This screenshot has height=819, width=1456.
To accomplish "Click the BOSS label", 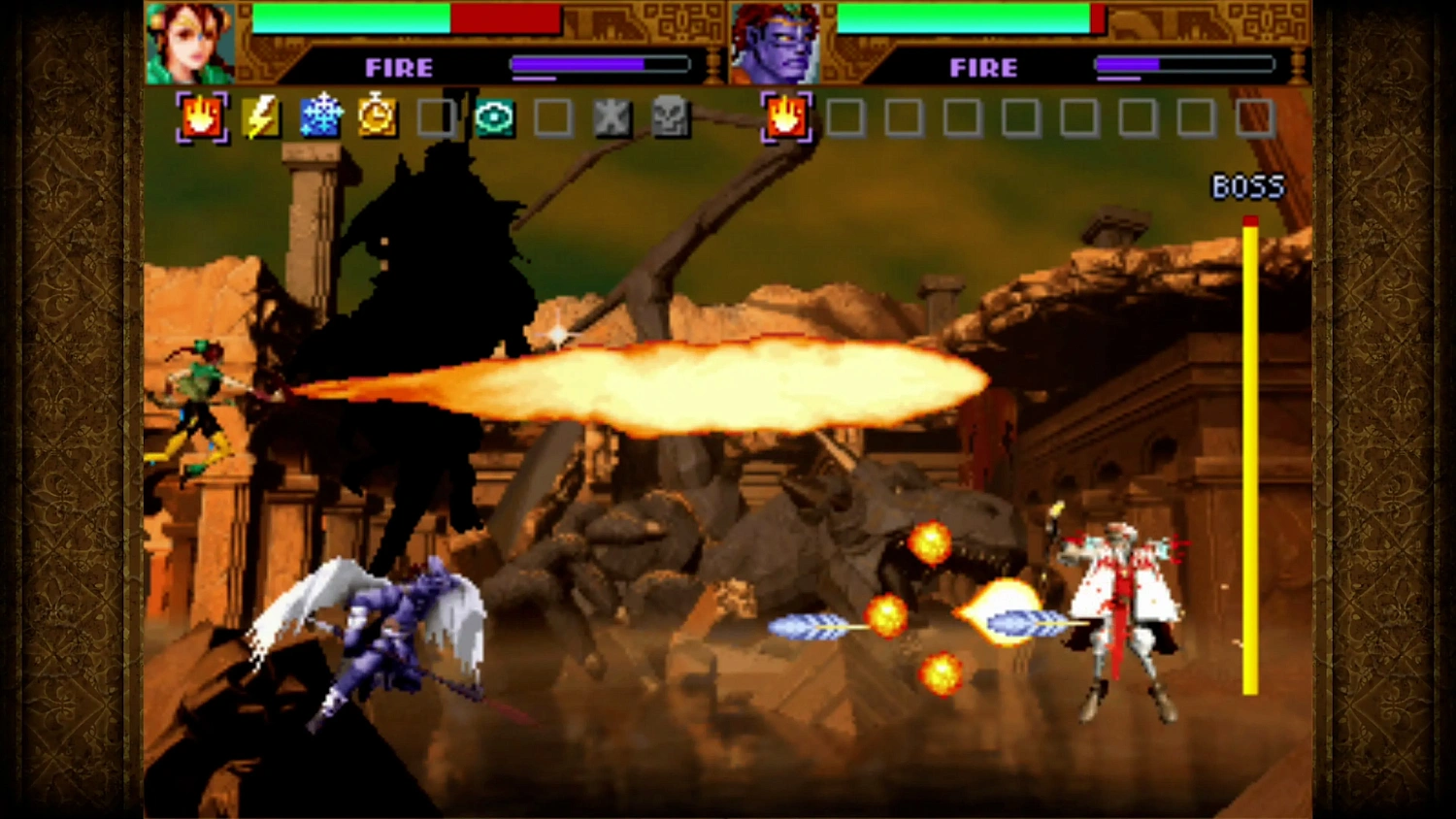I will pyautogui.click(x=1248, y=184).
